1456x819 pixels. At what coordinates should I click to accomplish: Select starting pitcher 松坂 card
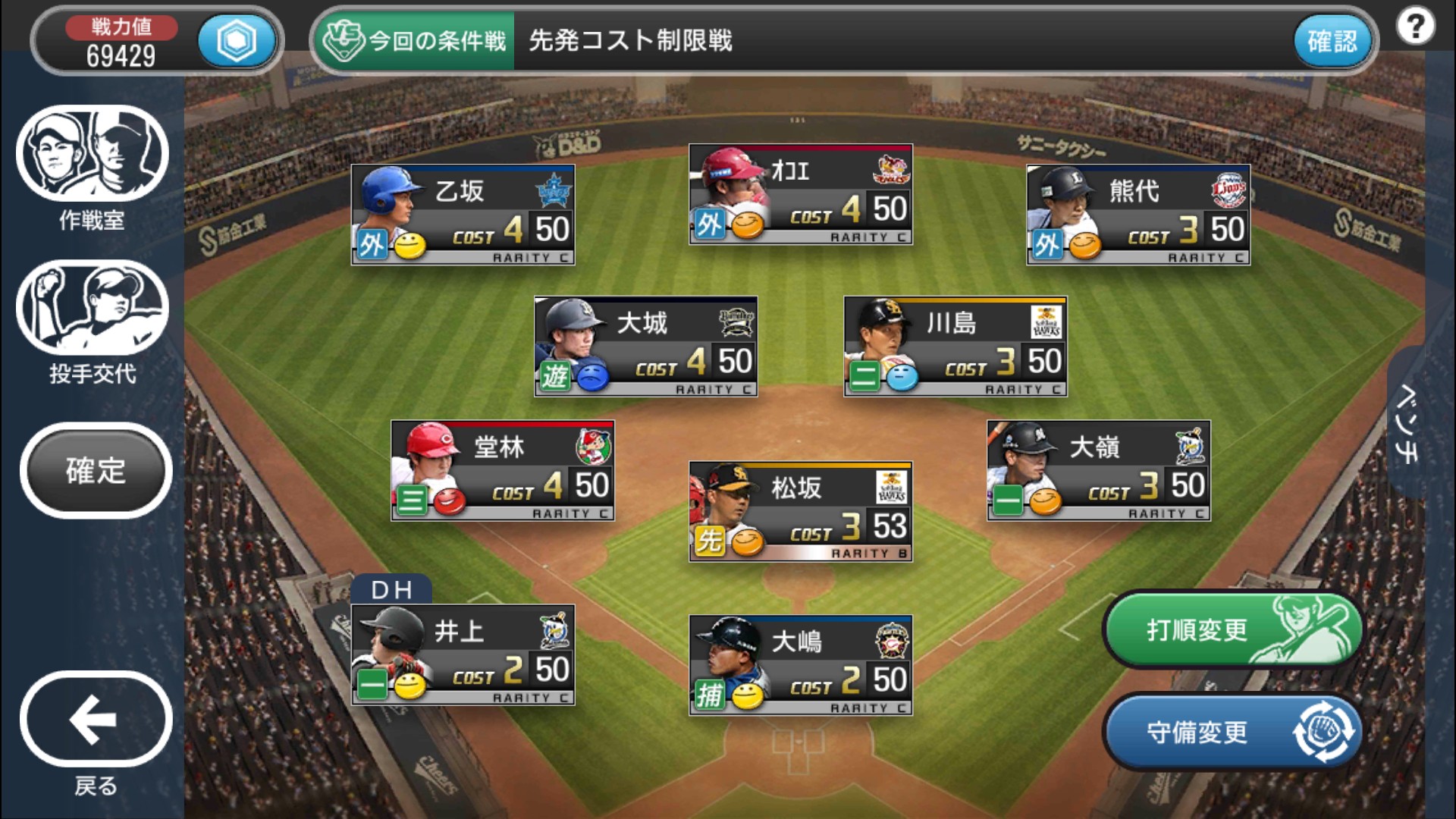click(x=800, y=511)
